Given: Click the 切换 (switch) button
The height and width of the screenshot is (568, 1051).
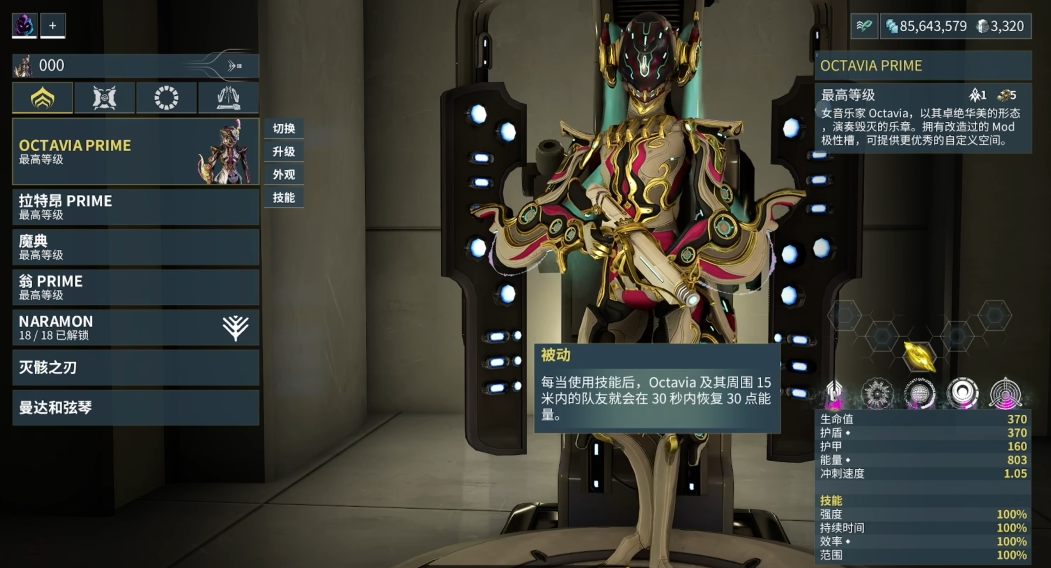Looking at the screenshot, I should 284,129.
